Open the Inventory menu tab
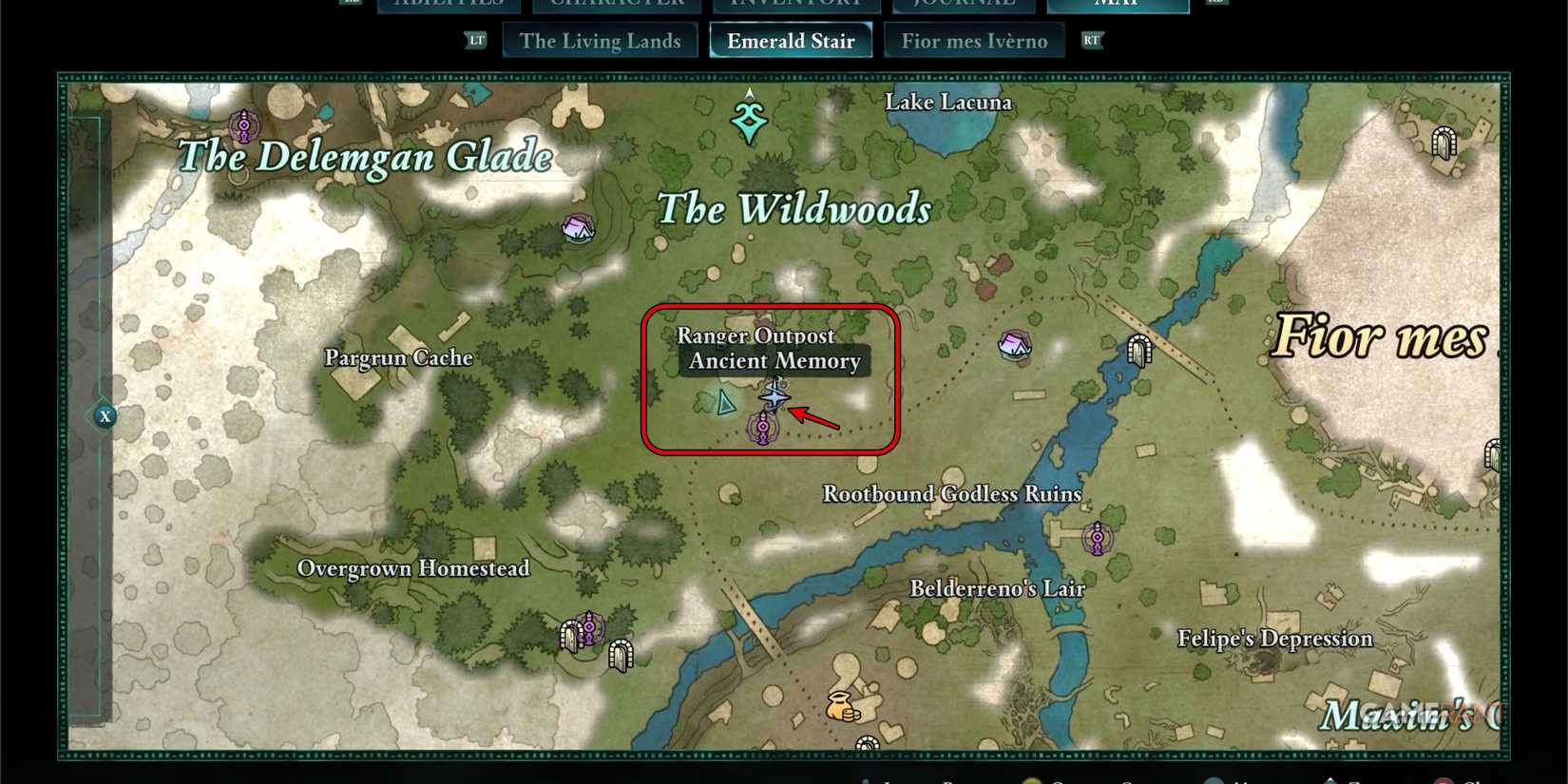 coord(796,5)
